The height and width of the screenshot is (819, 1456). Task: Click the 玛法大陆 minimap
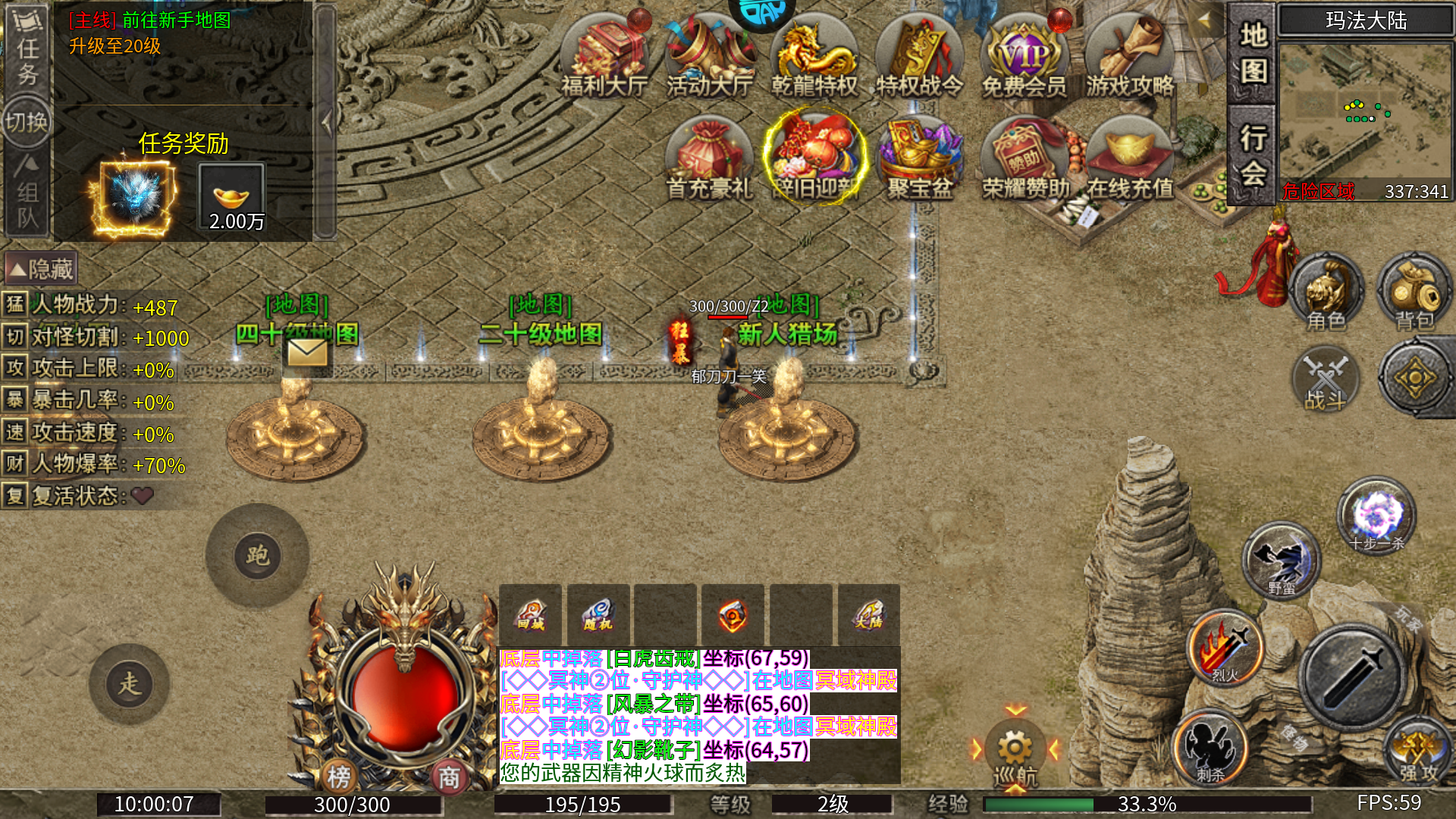(x=1365, y=114)
